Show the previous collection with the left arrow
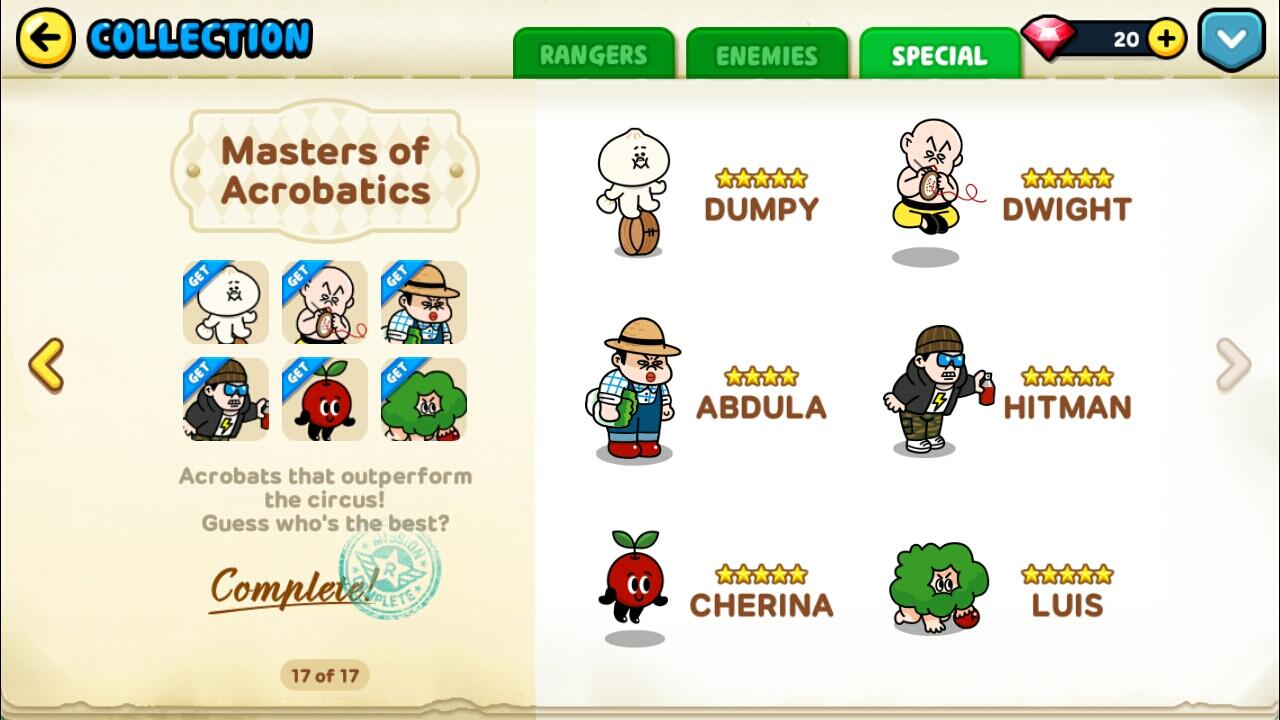The image size is (1280, 720). [46, 364]
